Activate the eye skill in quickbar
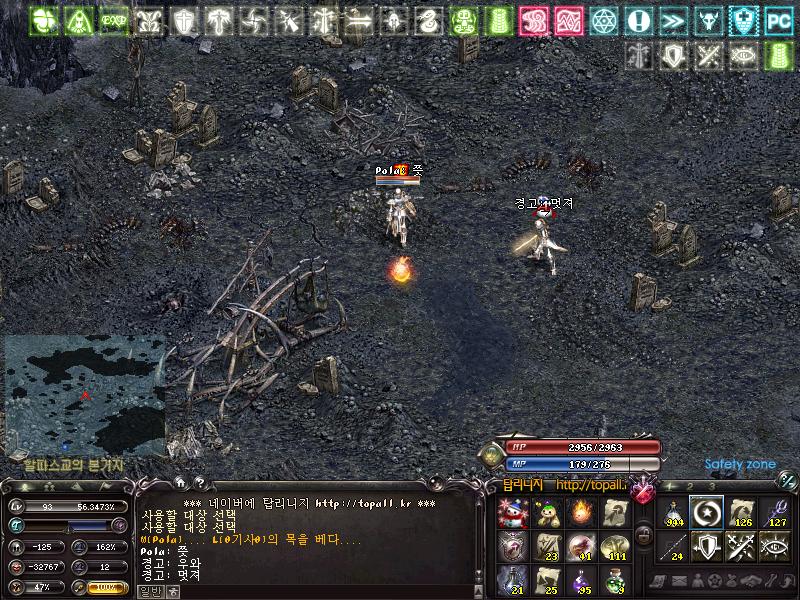The height and width of the screenshot is (600, 800). pos(775,546)
